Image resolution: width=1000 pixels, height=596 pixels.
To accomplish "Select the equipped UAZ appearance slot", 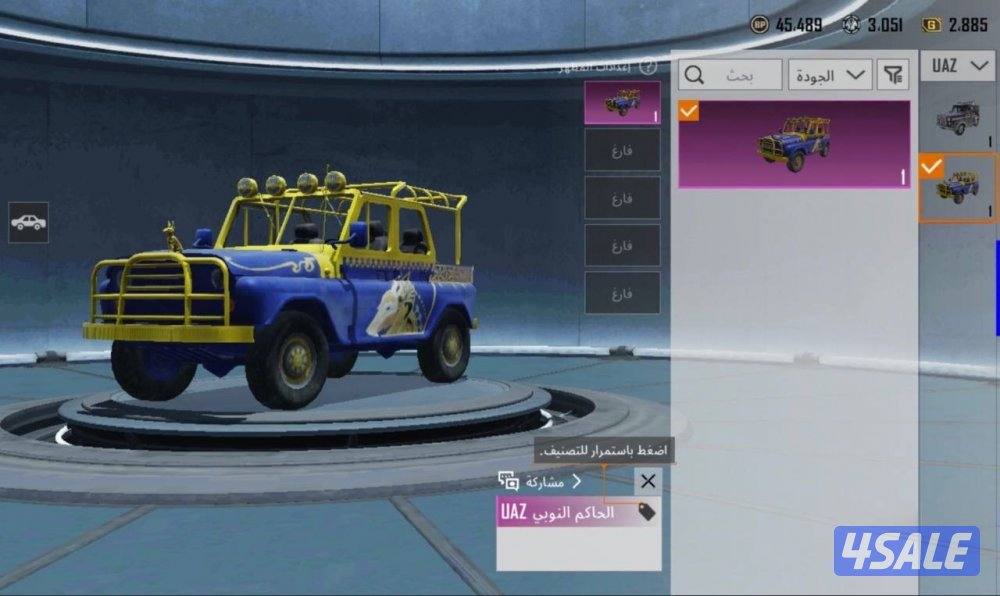I will click(x=622, y=102).
